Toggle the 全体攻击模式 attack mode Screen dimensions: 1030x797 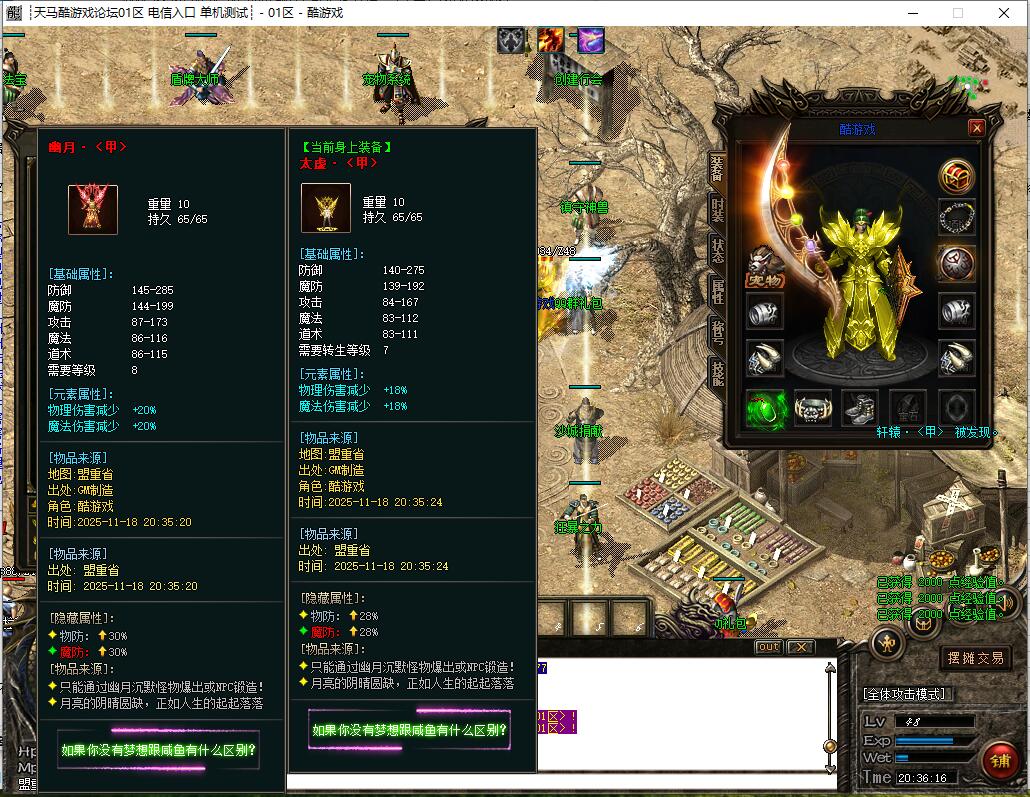click(906, 694)
